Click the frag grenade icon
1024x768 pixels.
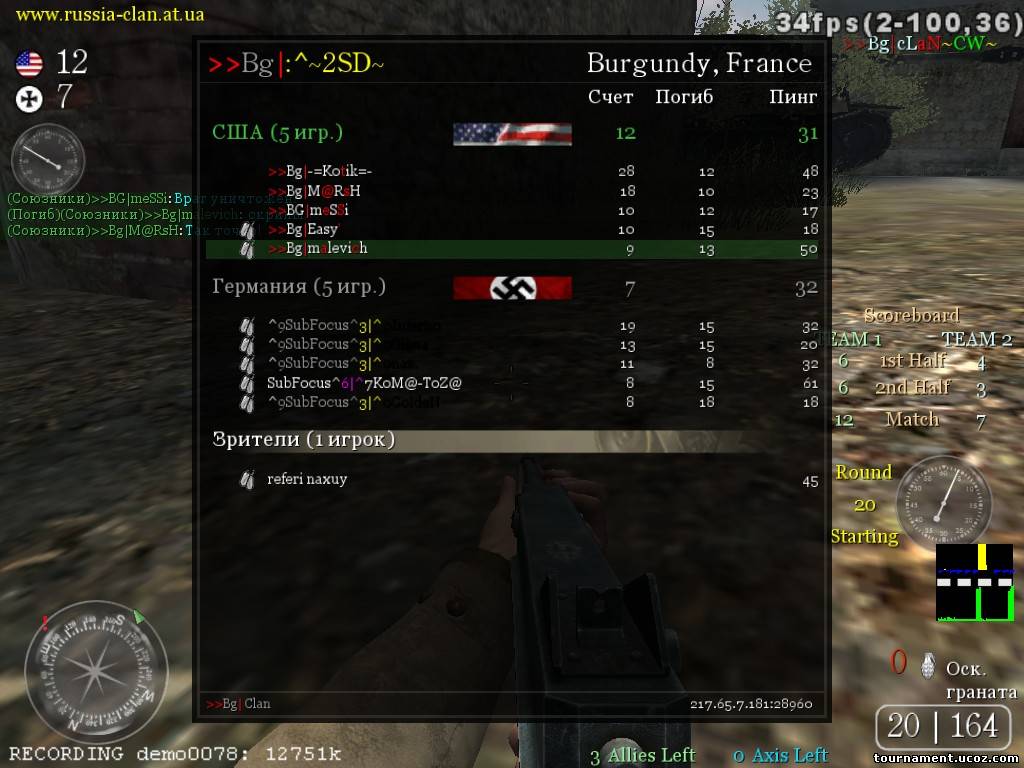click(929, 664)
